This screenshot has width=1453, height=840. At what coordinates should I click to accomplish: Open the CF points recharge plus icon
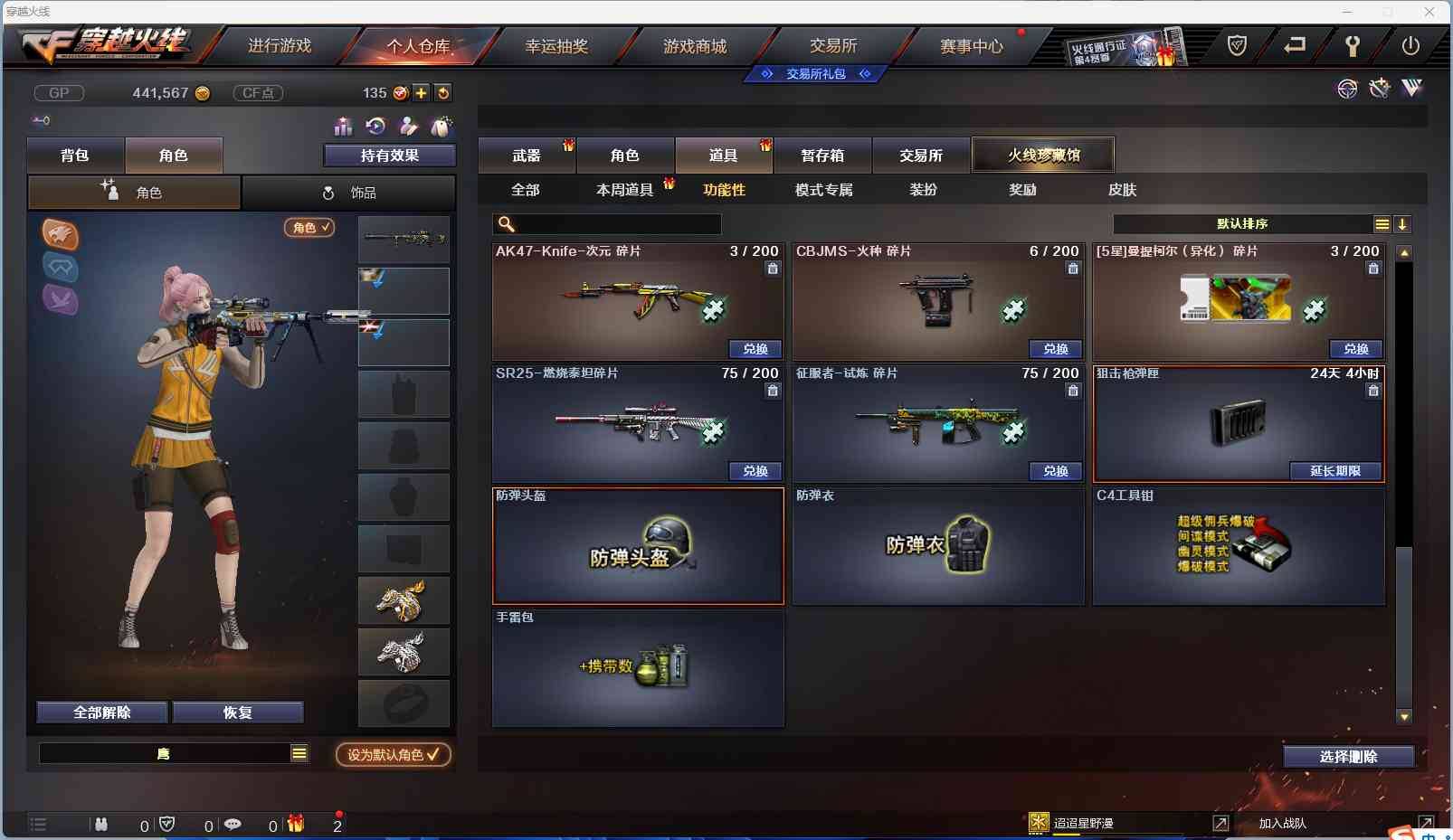[x=422, y=92]
